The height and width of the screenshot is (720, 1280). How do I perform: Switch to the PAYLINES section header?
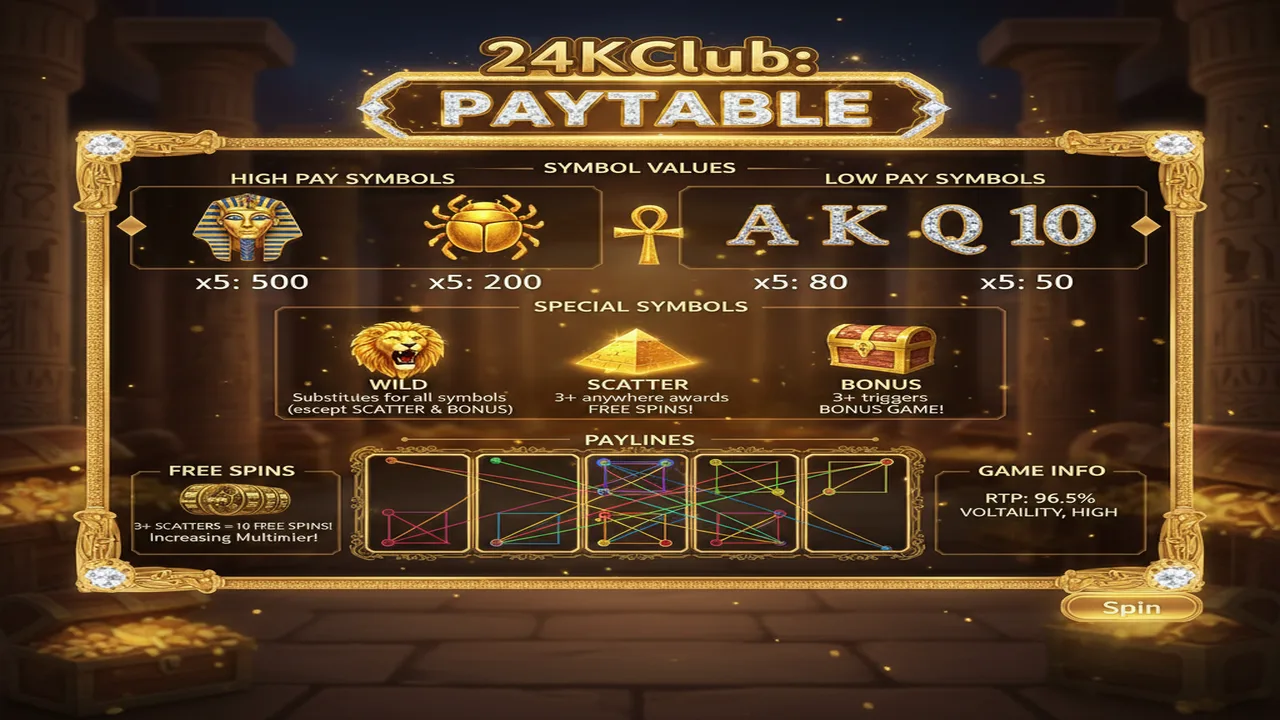(639, 440)
